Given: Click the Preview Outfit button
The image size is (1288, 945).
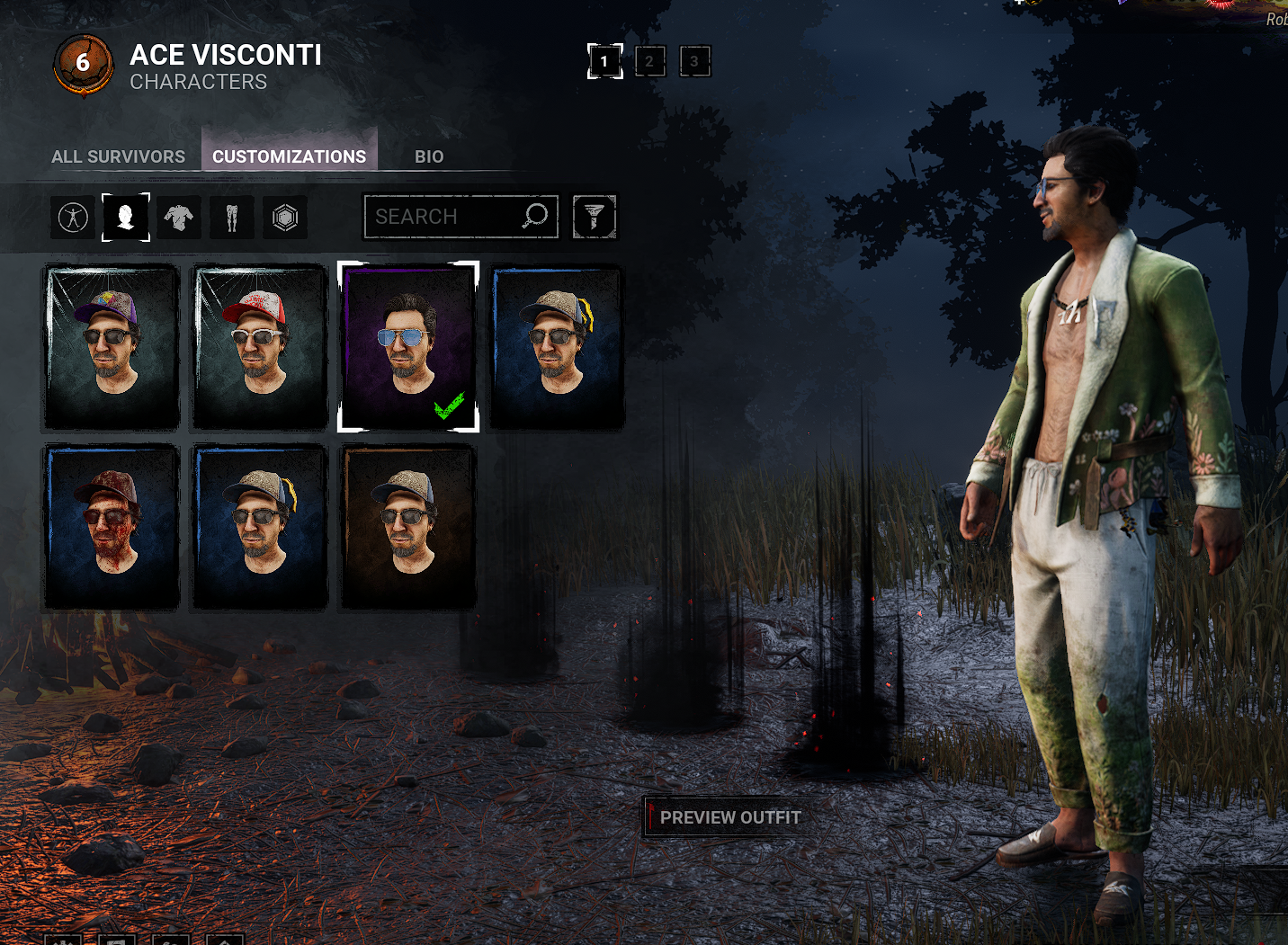Looking at the screenshot, I should pyautogui.click(x=729, y=817).
